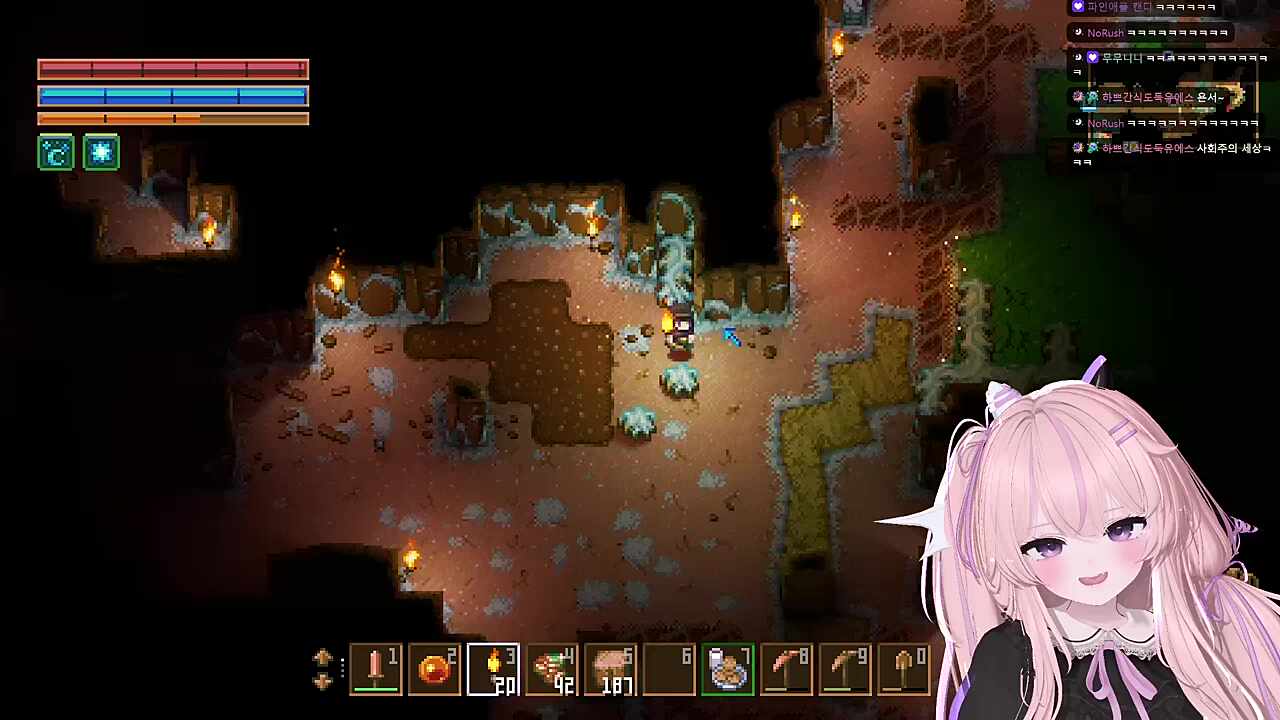Select the copper sword in hotbar slot 1
This screenshot has width=1280, height=720.
[376, 669]
